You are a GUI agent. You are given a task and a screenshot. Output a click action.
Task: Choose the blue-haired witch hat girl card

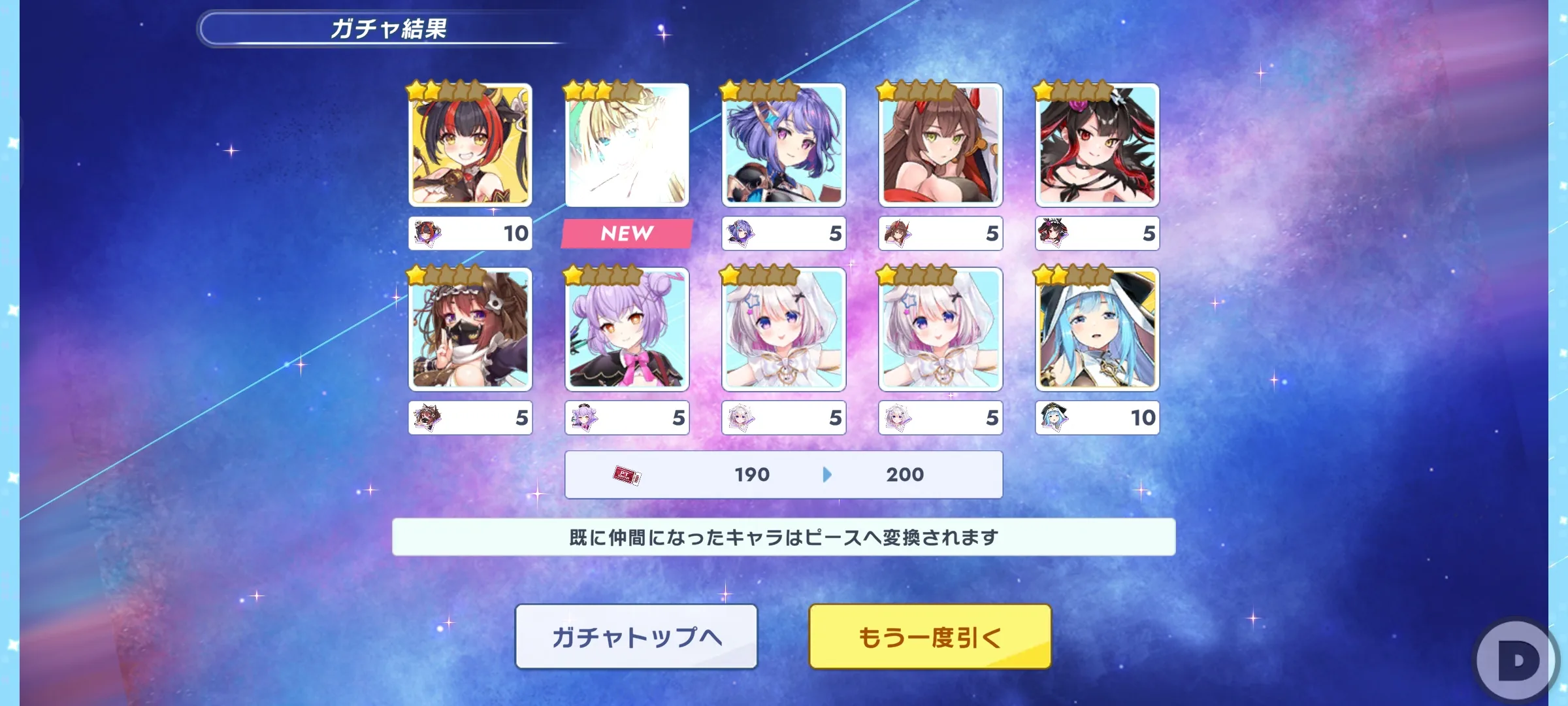[x=1097, y=329]
